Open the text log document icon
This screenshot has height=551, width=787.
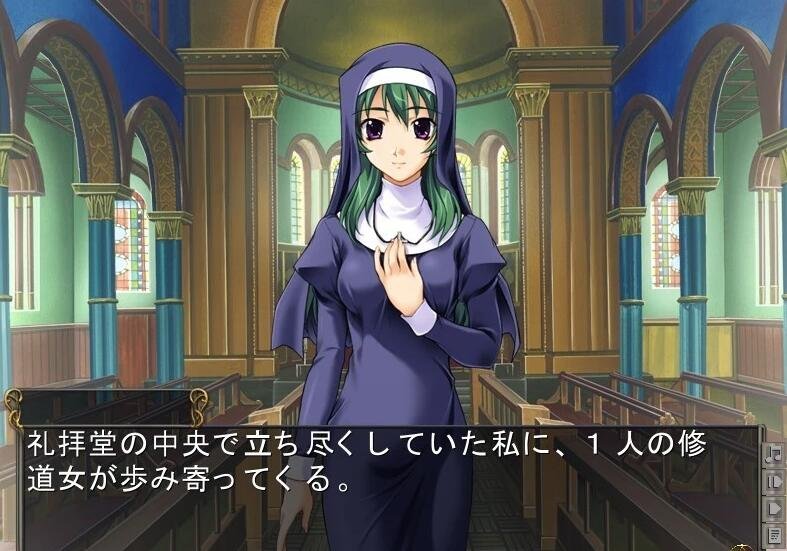point(774,534)
